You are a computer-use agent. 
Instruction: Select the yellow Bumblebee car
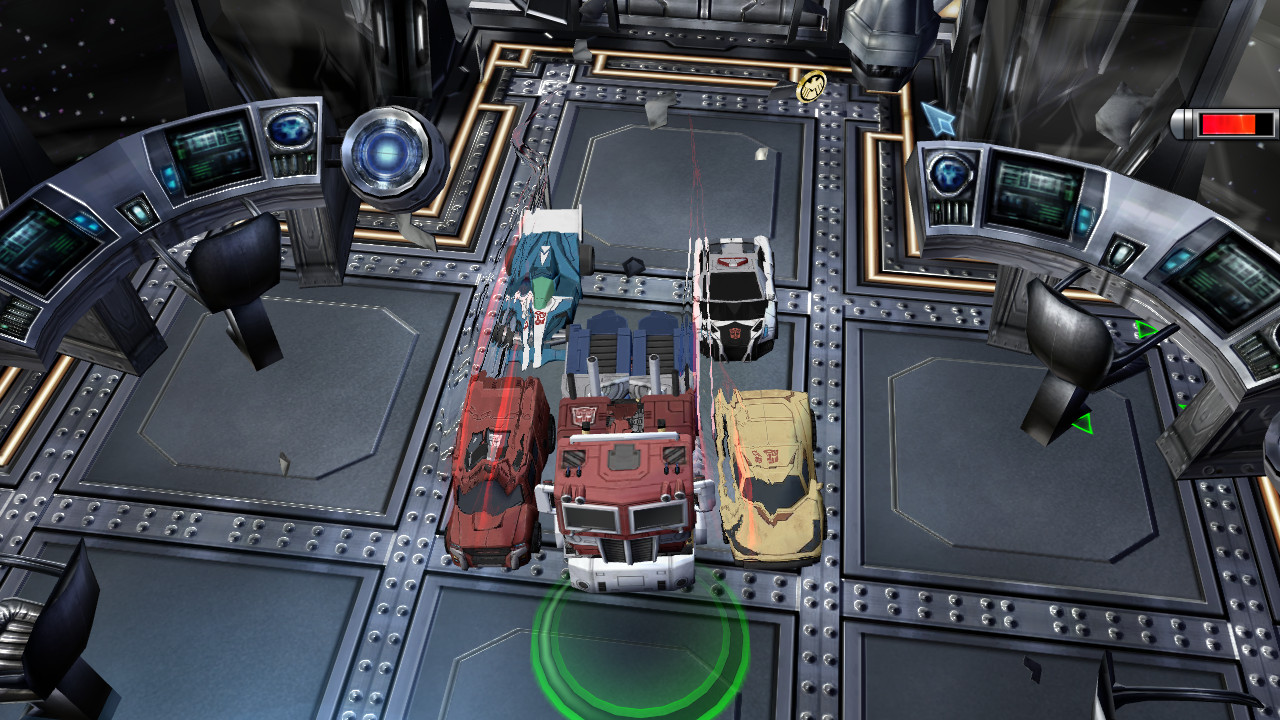point(765,470)
